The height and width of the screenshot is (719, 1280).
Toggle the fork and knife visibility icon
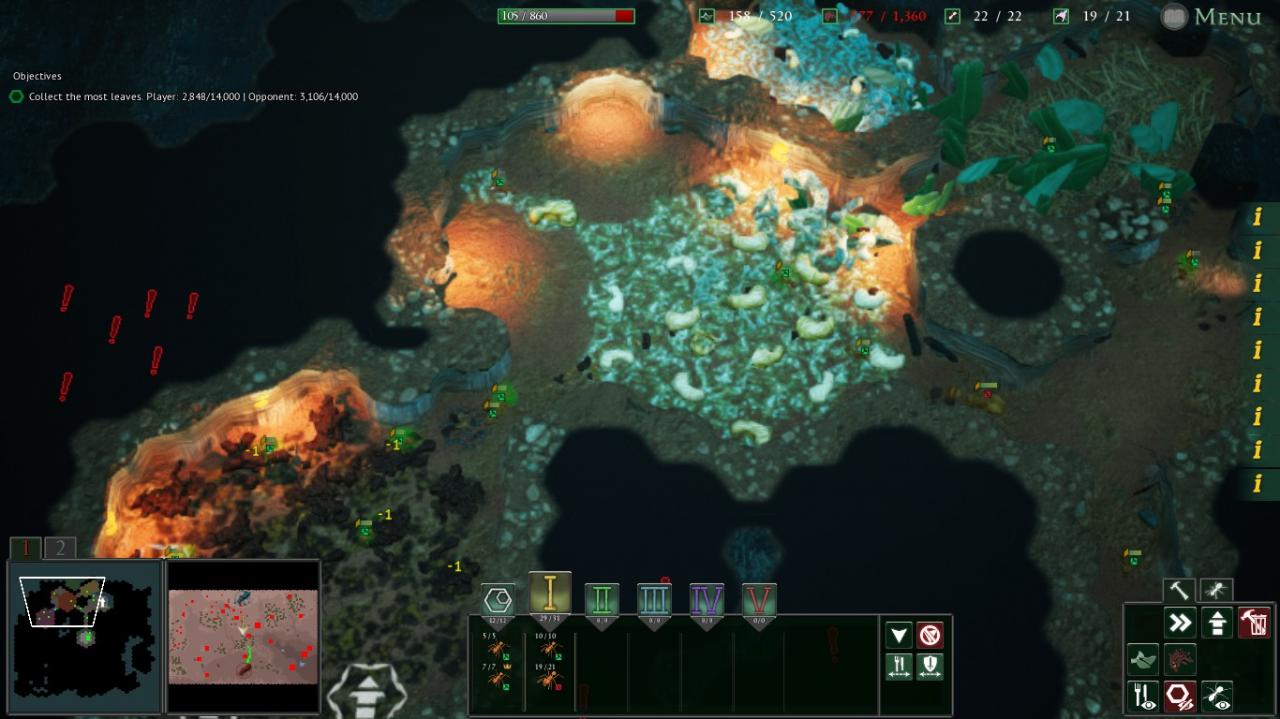click(x=1143, y=696)
